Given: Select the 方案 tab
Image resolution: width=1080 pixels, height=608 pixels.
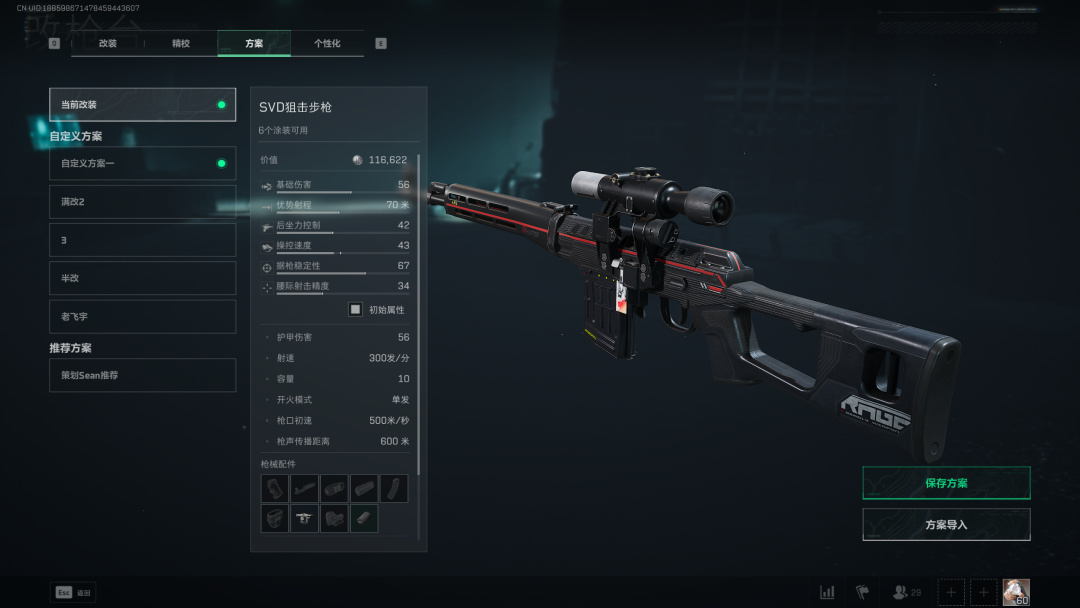Looking at the screenshot, I should (x=254, y=43).
